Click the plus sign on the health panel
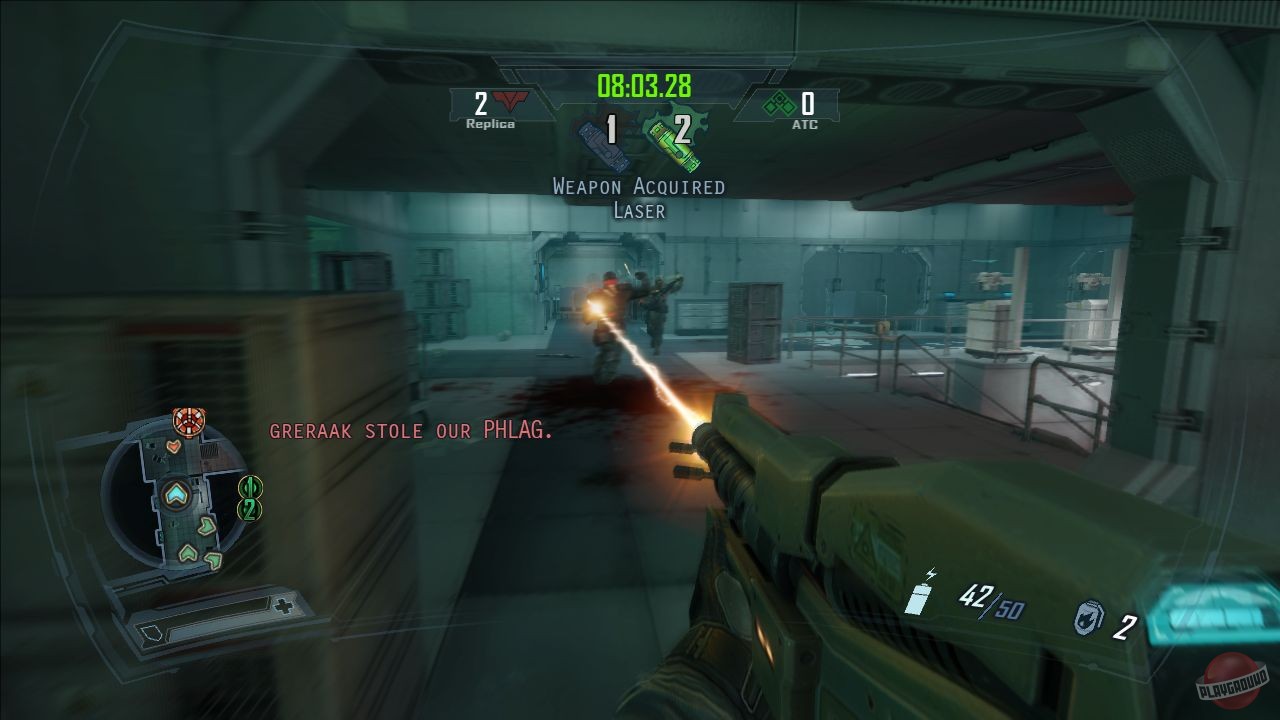This screenshot has height=720, width=1280. coord(282,608)
